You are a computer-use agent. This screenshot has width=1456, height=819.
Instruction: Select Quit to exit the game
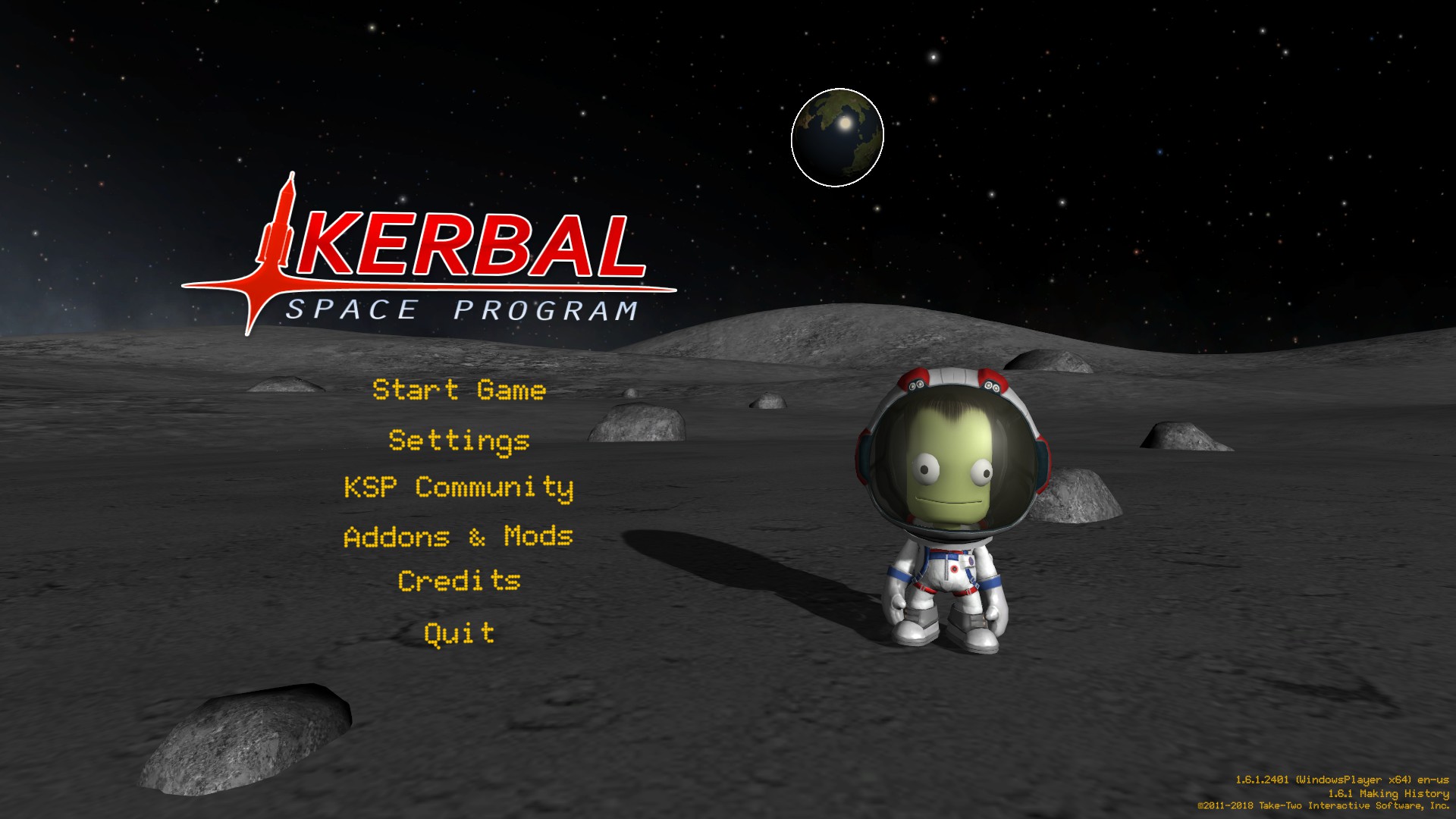coord(459,632)
